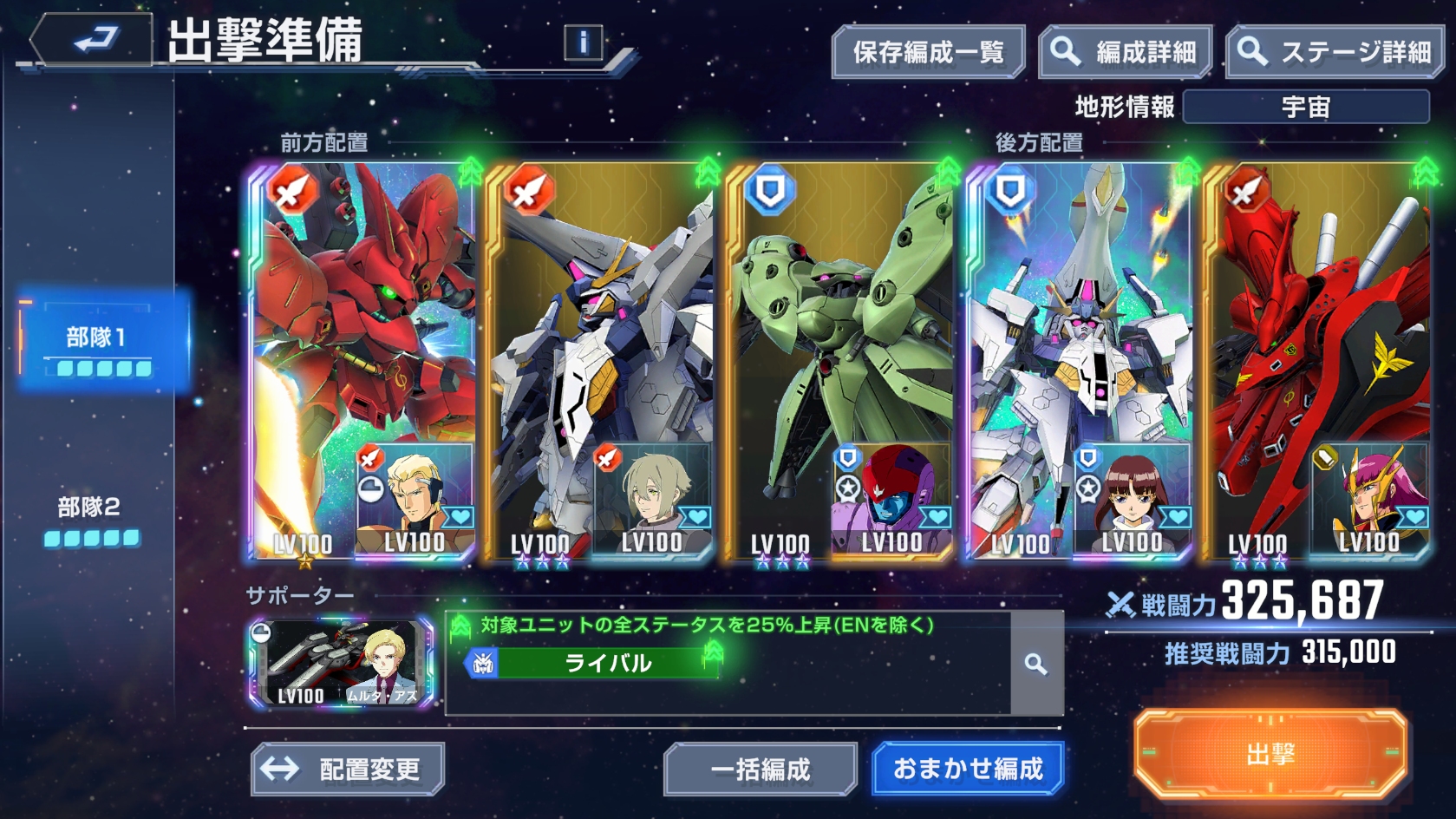View 編成詳細 formation details
Screen dimensions: 1456x819
coord(1125,53)
